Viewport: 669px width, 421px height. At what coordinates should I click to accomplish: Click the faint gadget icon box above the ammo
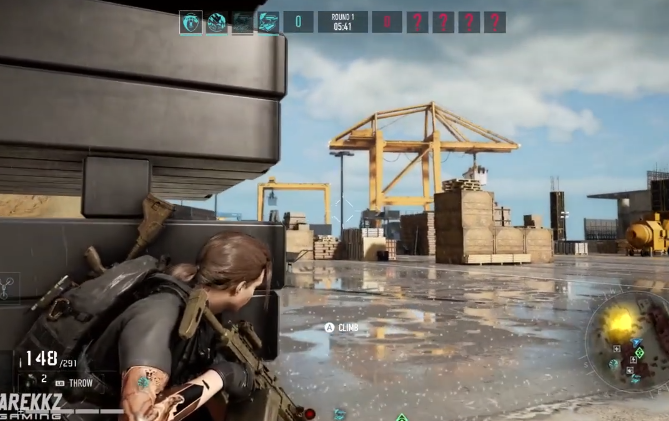(x=8, y=290)
